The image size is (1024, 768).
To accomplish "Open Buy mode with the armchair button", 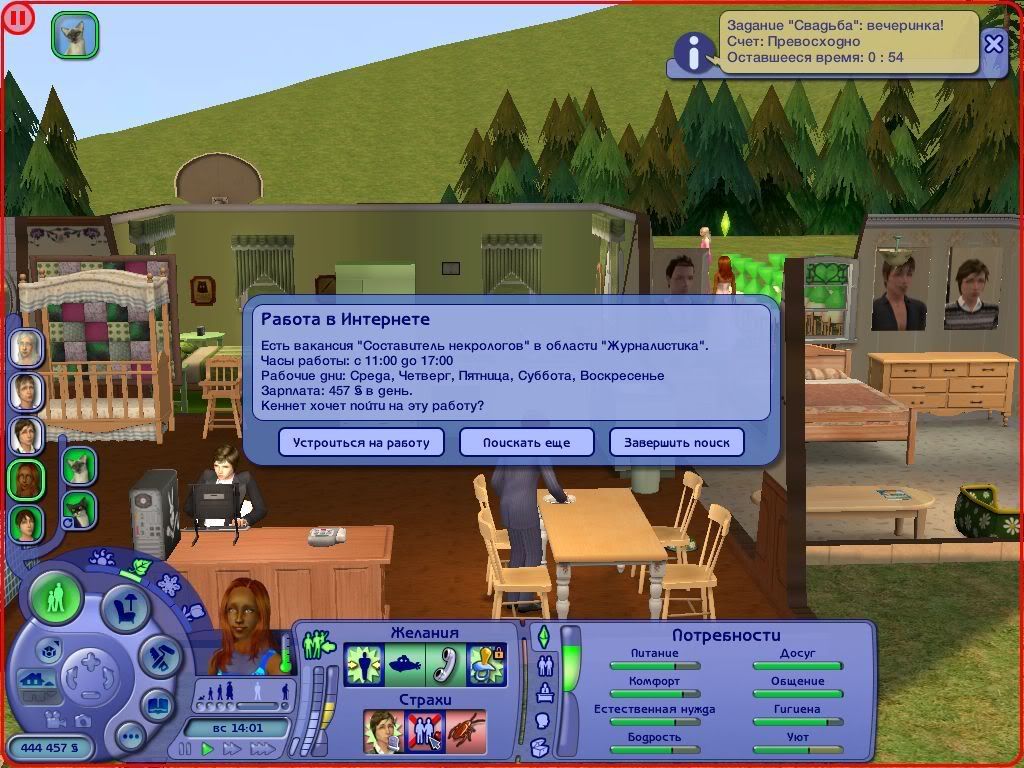I will click(126, 608).
